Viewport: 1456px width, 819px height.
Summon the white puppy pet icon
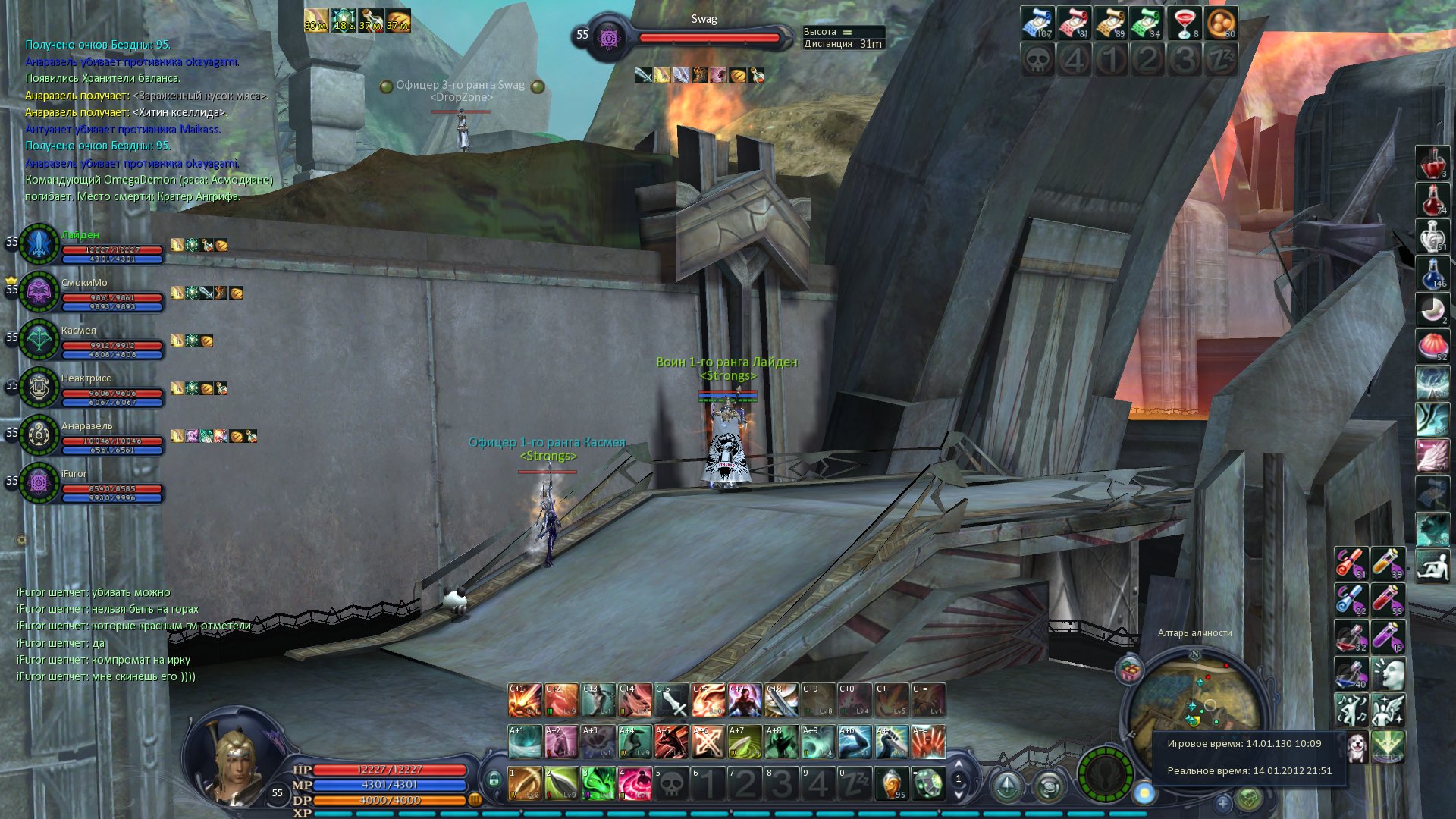click(1355, 748)
